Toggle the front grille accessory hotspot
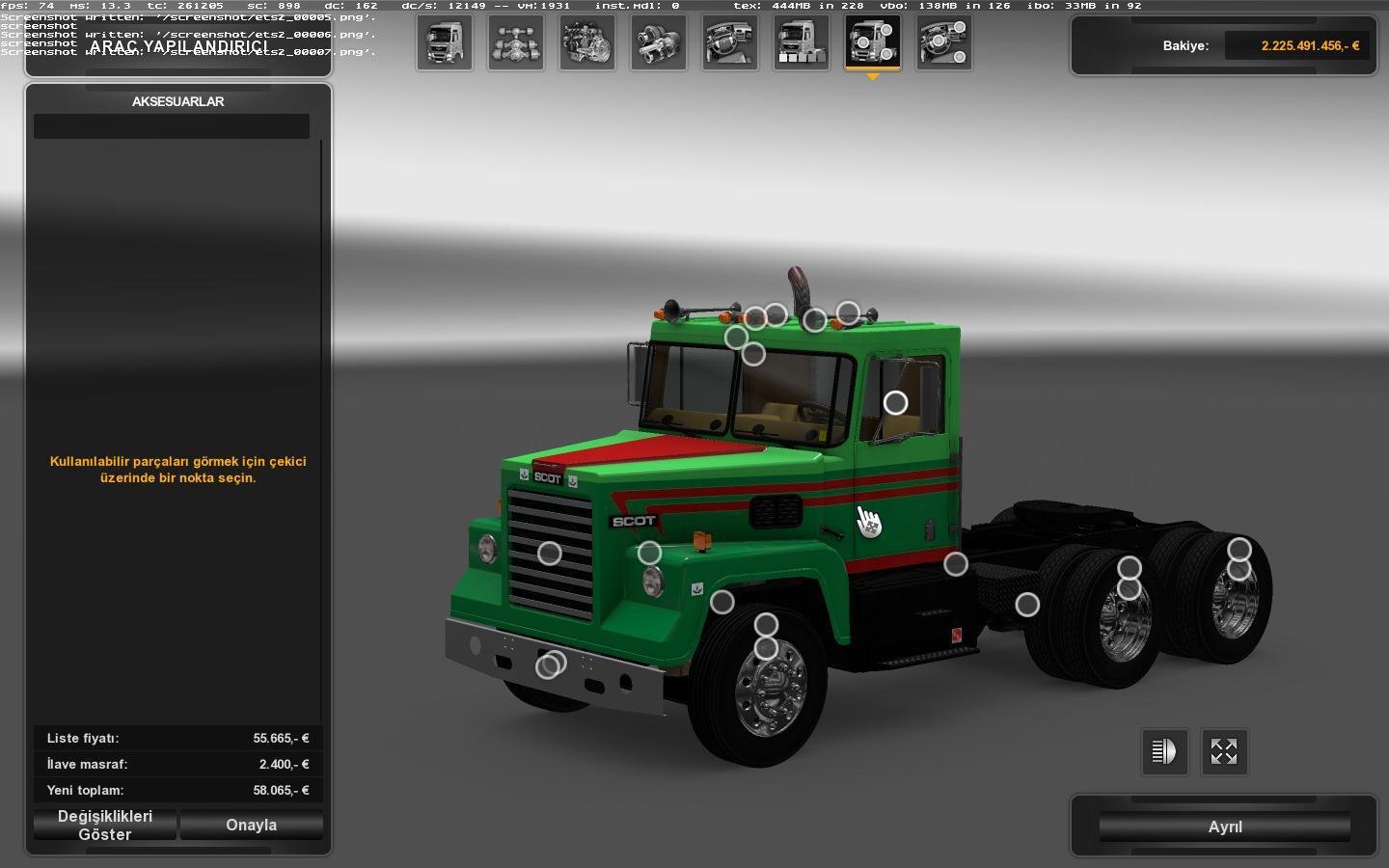1389x868 pixels. tap(550, 552)
